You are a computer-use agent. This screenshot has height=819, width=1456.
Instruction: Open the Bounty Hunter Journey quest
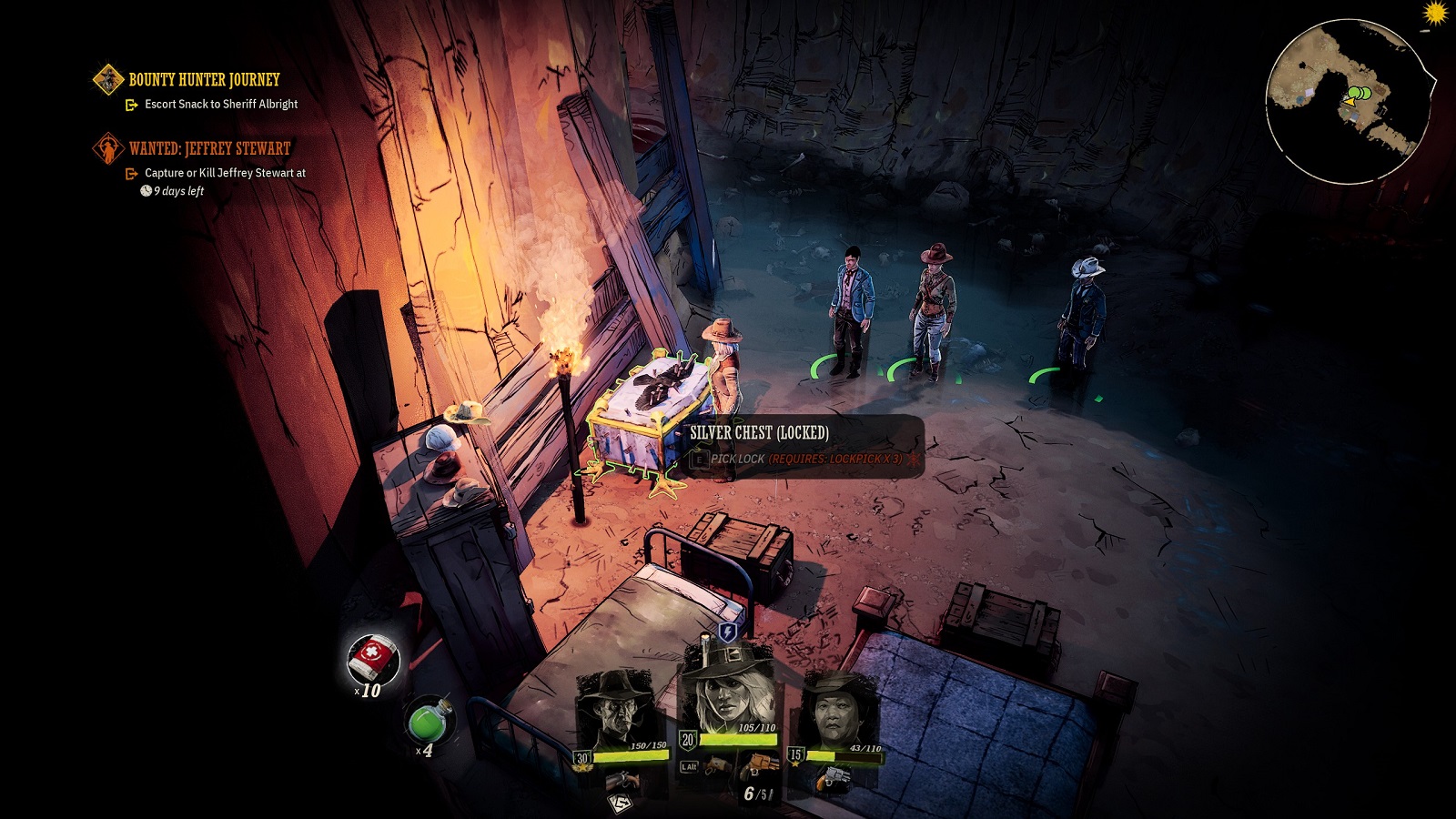tap(204, 80)
